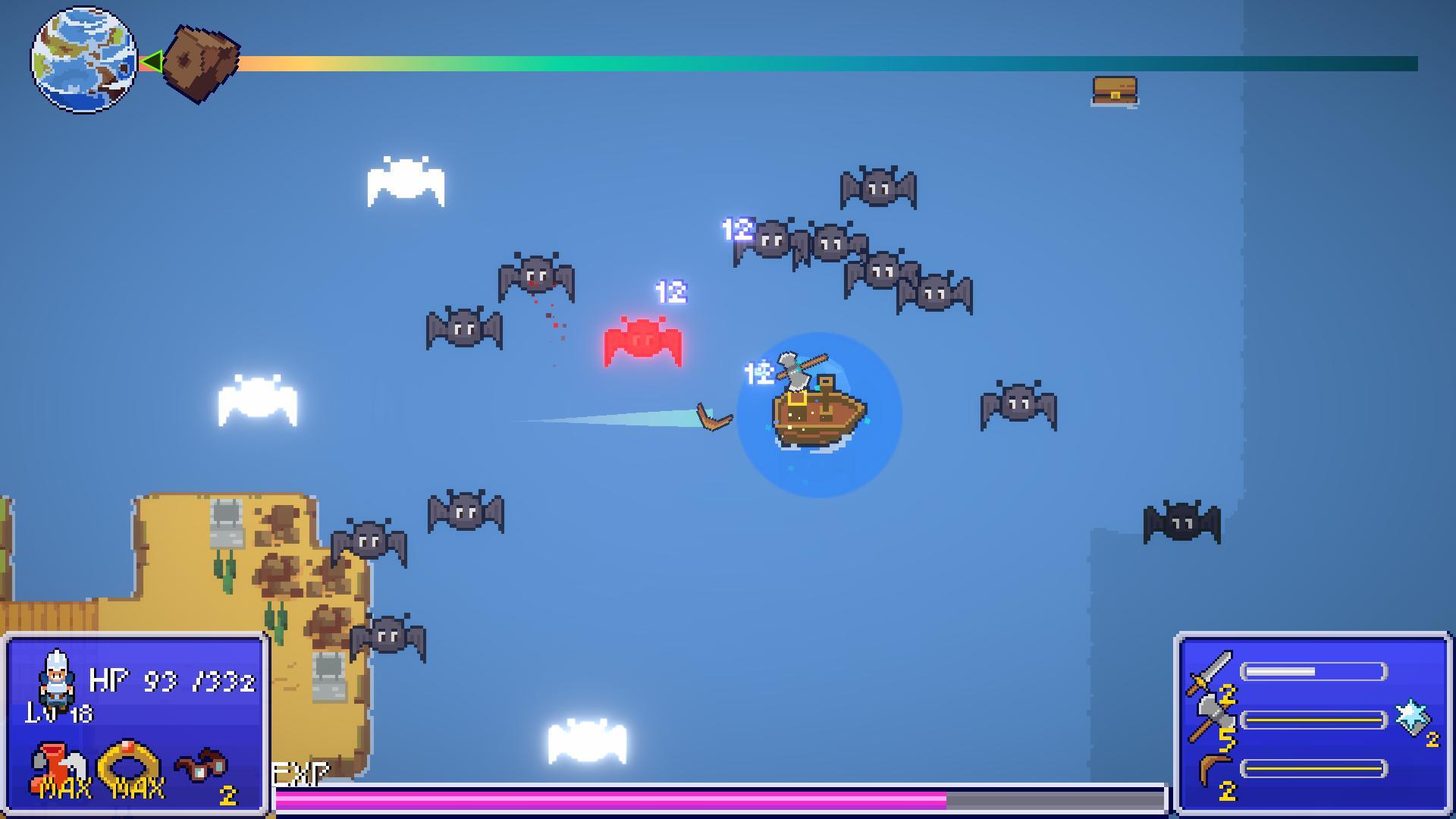Viewport: 1456px width, 819px height.
Task: Click the green arrow marker on the progress bar
Action: 155,61
